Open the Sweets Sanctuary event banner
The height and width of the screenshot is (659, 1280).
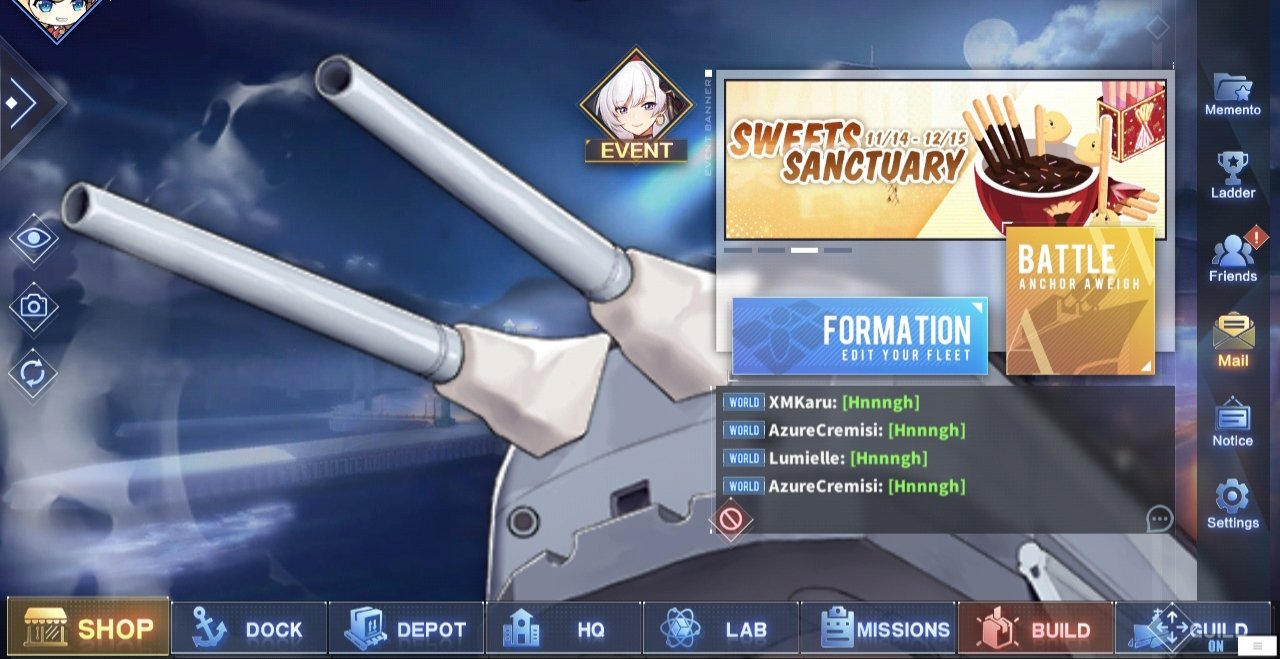pyautogui.click(x=944, y=160)
